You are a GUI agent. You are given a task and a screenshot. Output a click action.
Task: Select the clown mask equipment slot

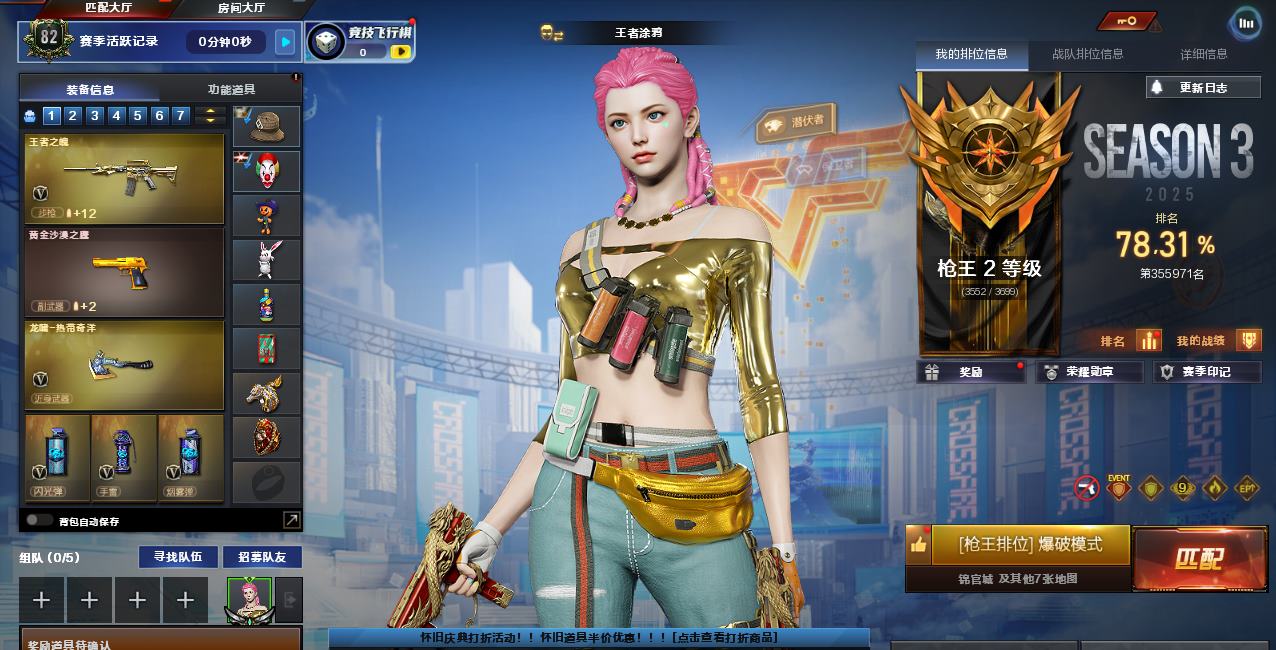266,171
